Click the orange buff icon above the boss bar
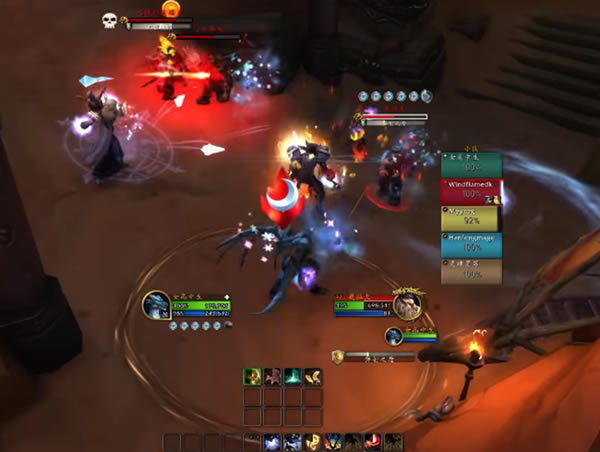Viewport: 600px width, 452px height. pyautogui.click(x=171, y=9)
